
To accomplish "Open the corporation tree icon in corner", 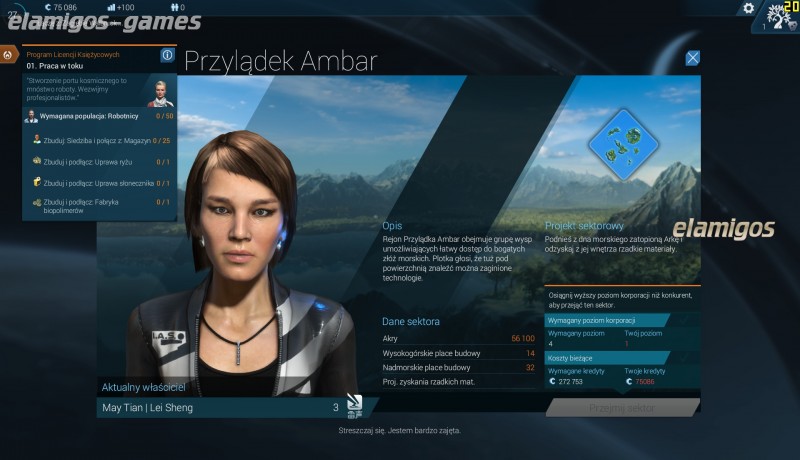I will click(778, 17).
